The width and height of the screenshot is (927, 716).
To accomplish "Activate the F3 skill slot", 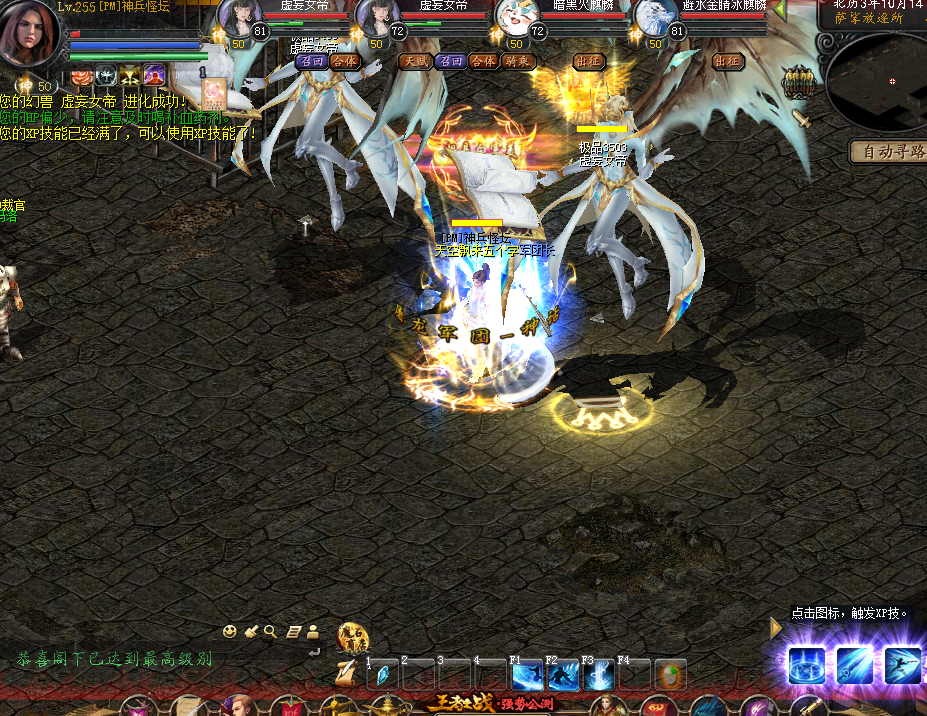I will click(599, 675).
